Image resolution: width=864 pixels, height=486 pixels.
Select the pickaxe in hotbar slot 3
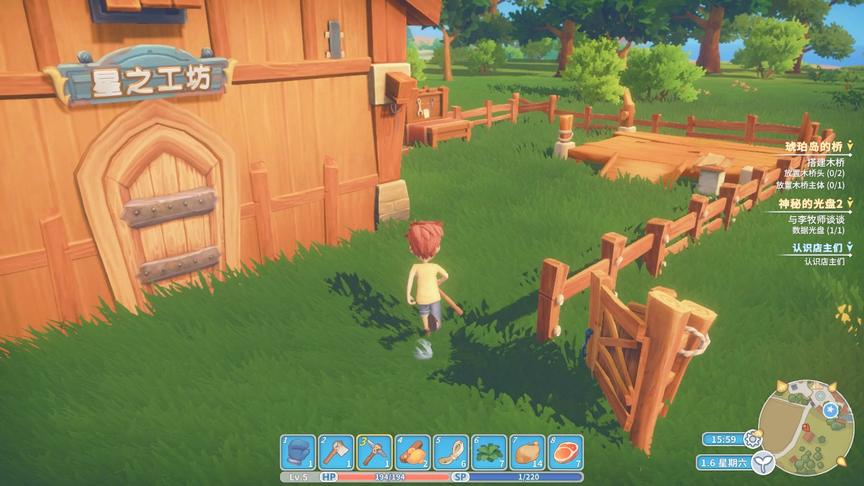coord(374,452)
